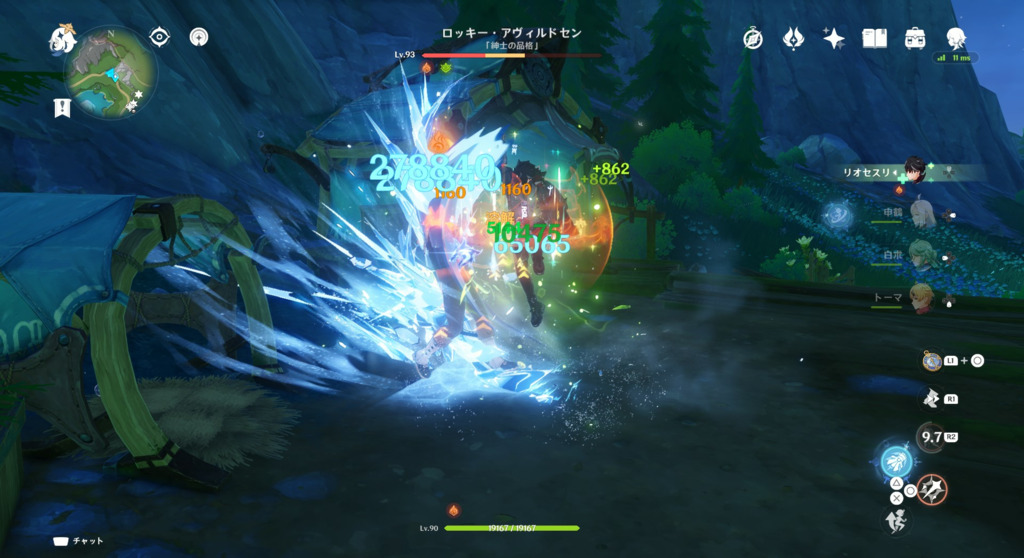Screen dimensions: 1024x558
Task: Switch to party member 申鶴
Action: pos(921,213)
